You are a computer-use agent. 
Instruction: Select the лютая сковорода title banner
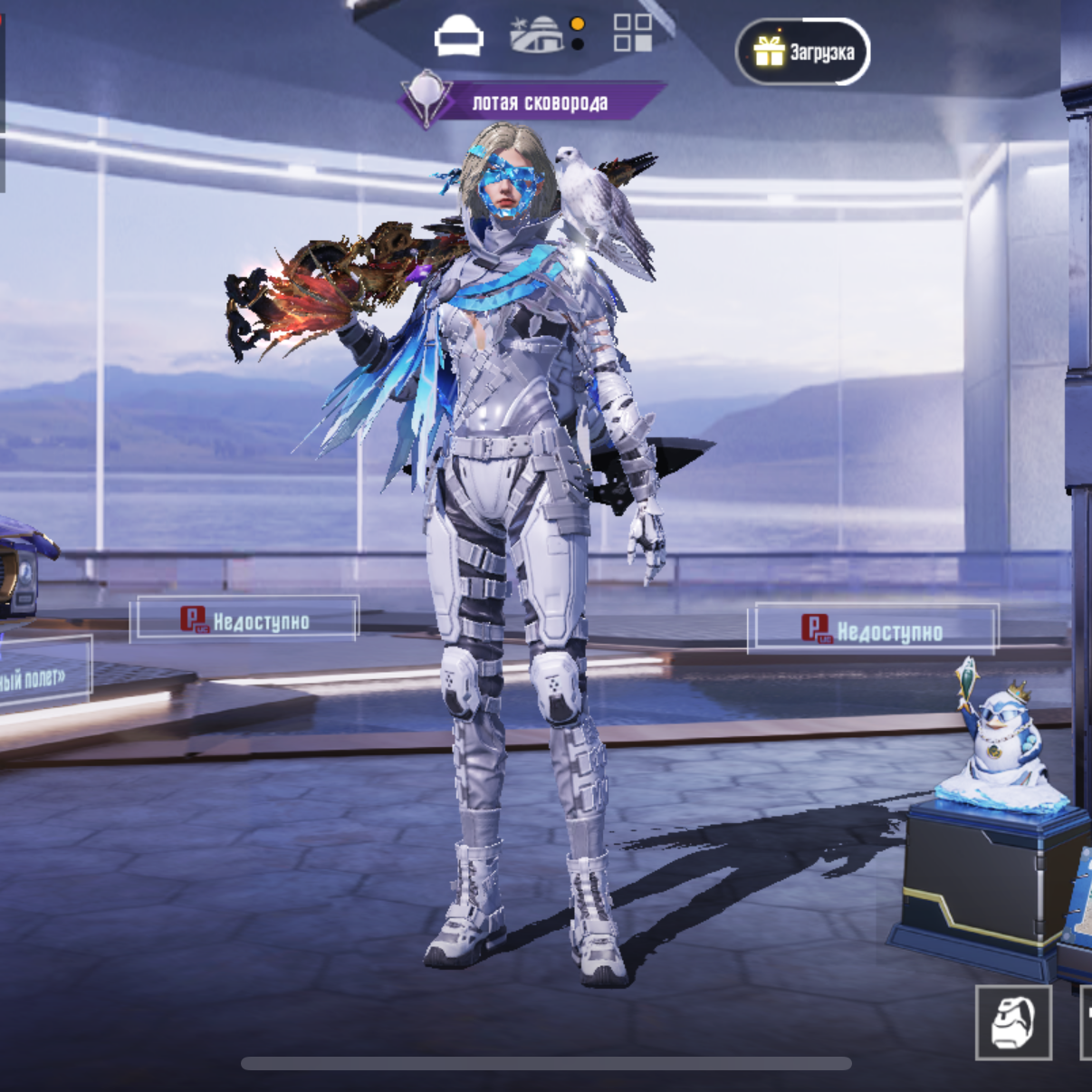pyautogui.click(x=534, y=102)
